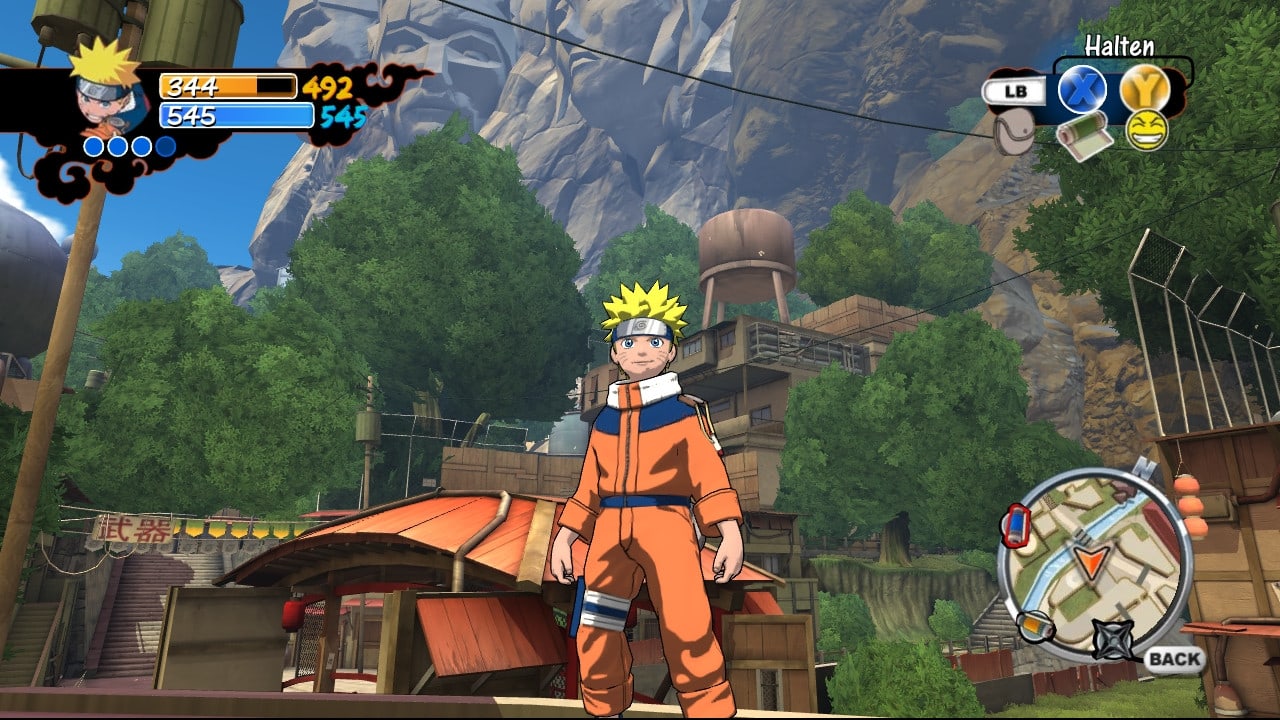
Task: Open the circular village minimap
Action: pyautogui.click(x=1095, y=564)
